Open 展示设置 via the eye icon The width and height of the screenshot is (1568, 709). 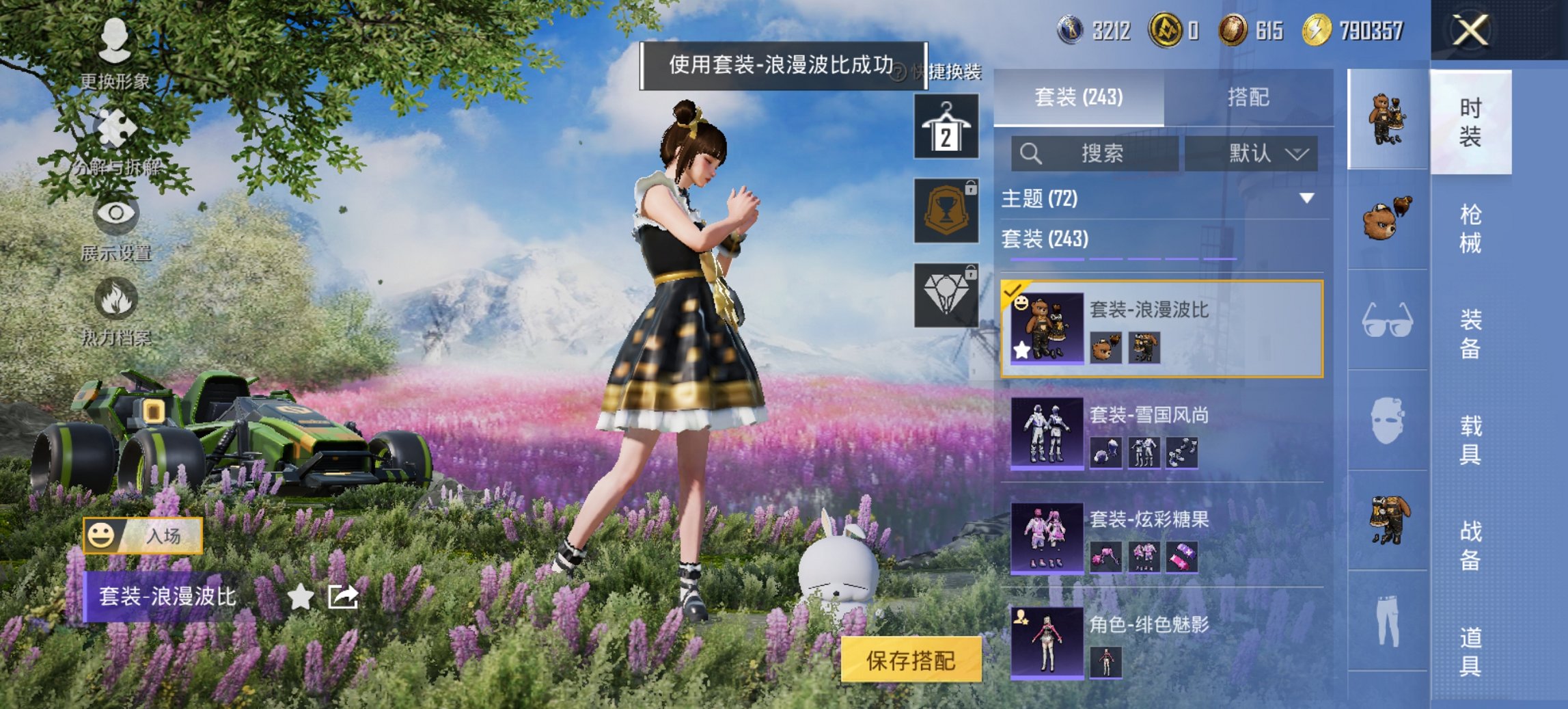pyautogui.click(x=116, y=215)
